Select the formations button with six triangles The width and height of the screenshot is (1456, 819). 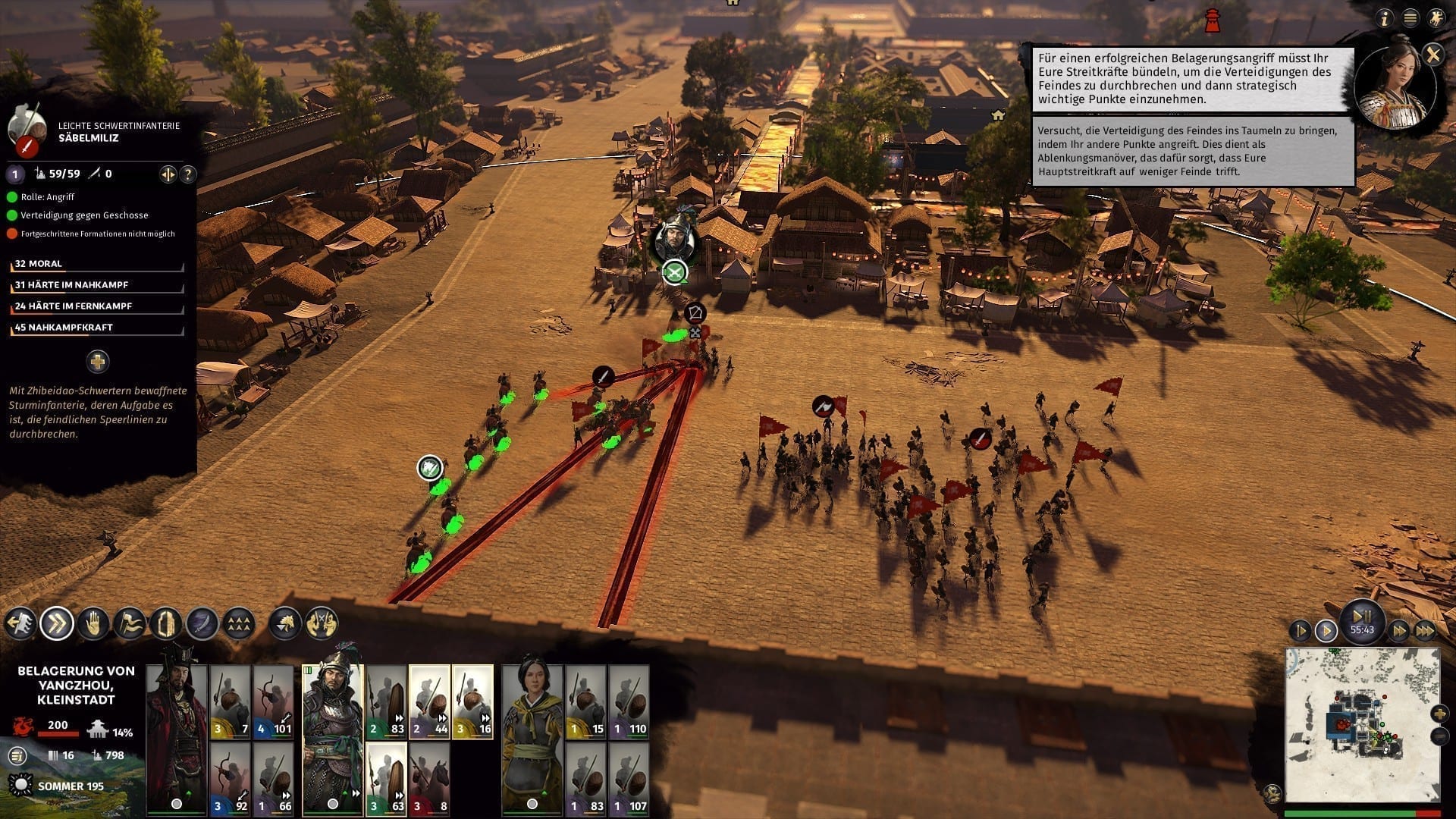(x=239, y=623)
